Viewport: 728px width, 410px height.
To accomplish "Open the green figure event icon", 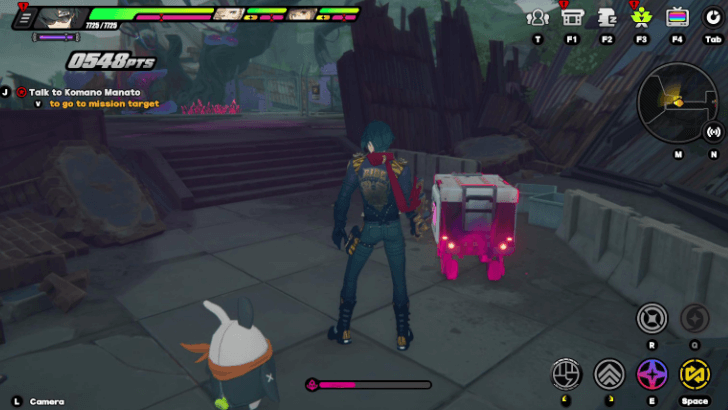I will click(x=641, y=17).
